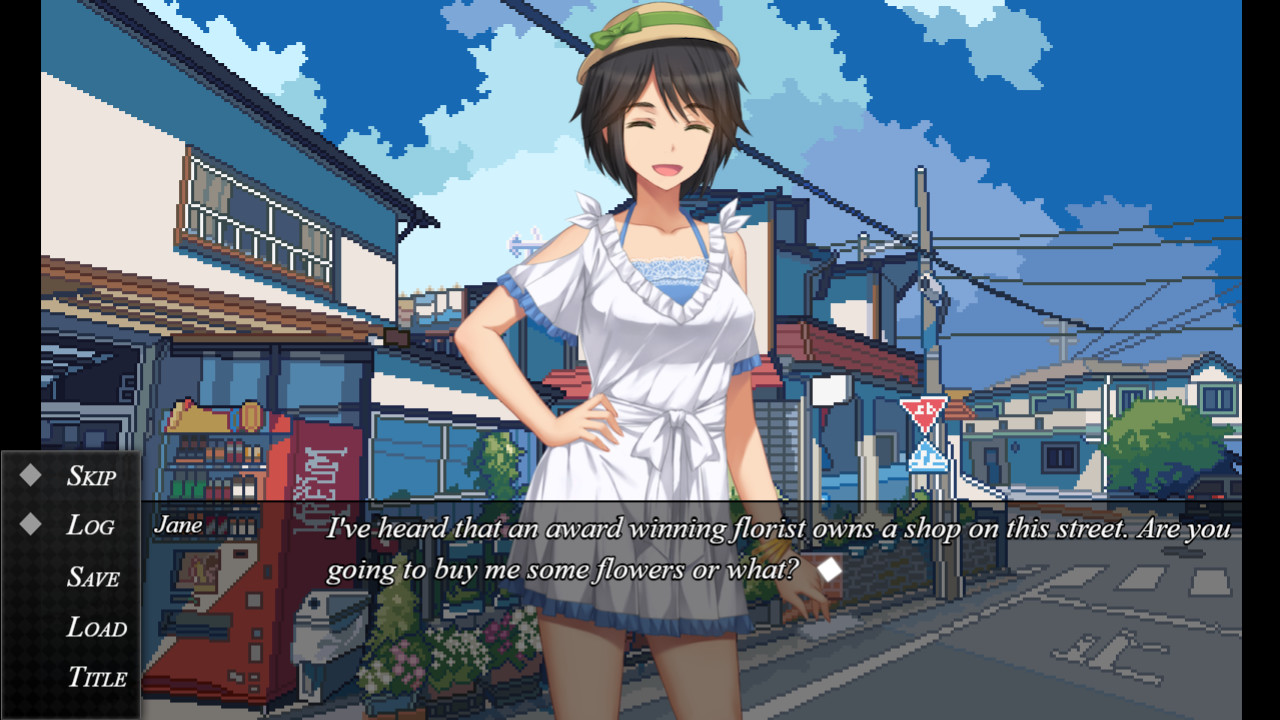Return to the Title screen
Screen dimensions: 1280x720
[x=100, y=678]
